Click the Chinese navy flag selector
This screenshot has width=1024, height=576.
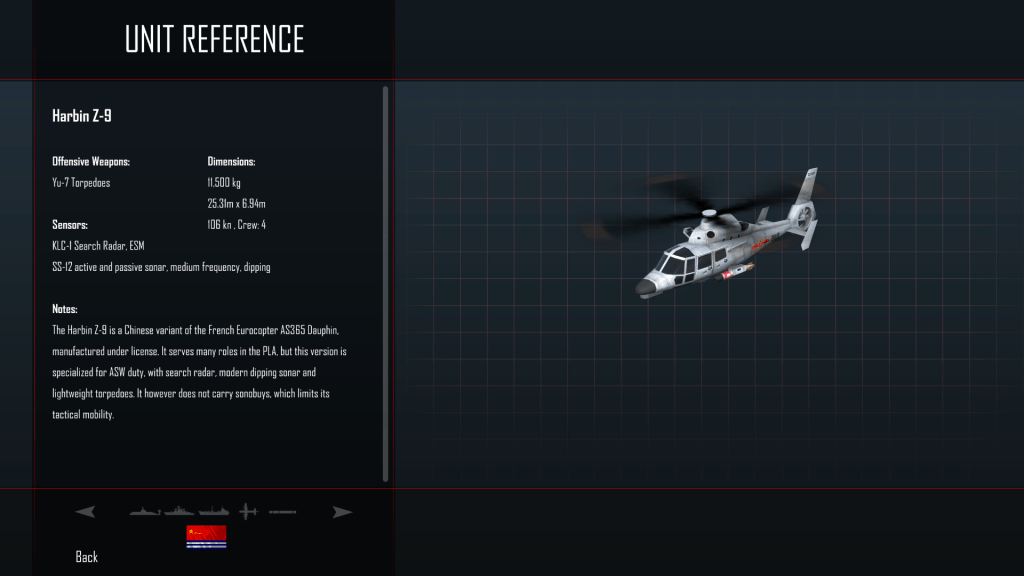coord(206,537)
